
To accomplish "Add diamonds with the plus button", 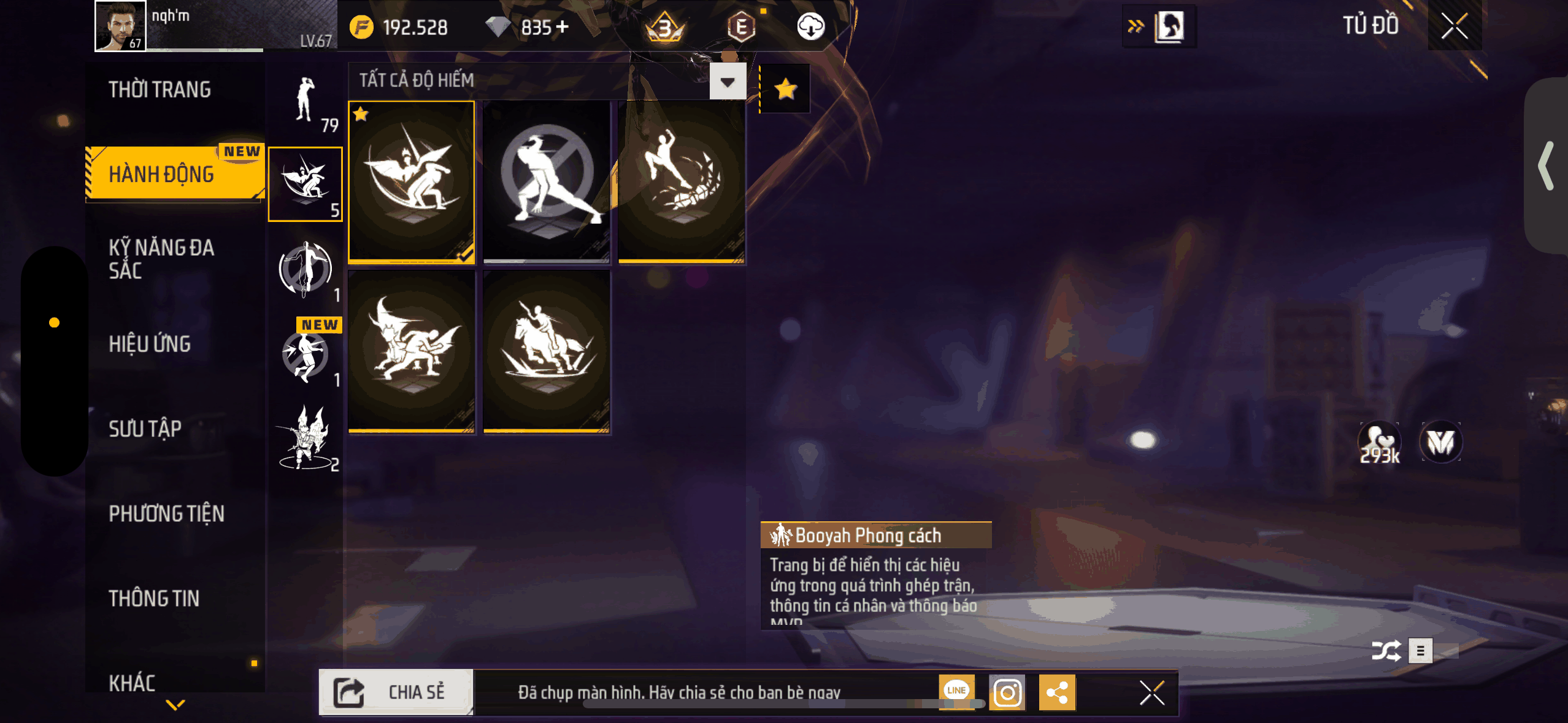I will (563, 27).
